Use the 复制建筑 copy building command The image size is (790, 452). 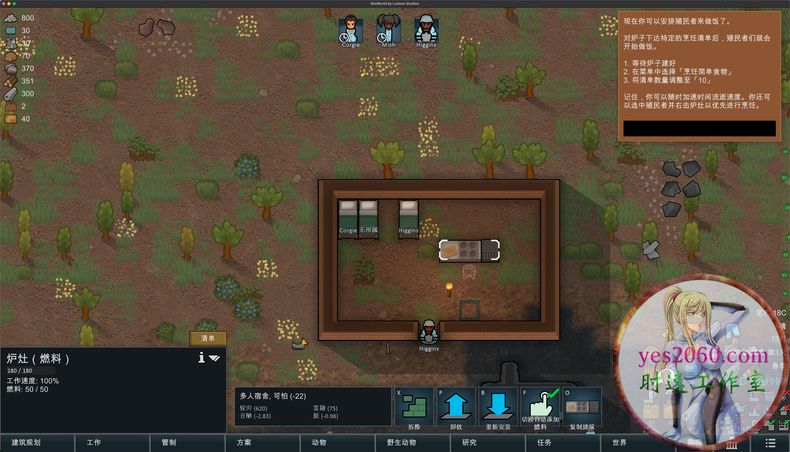coord(582,408)
